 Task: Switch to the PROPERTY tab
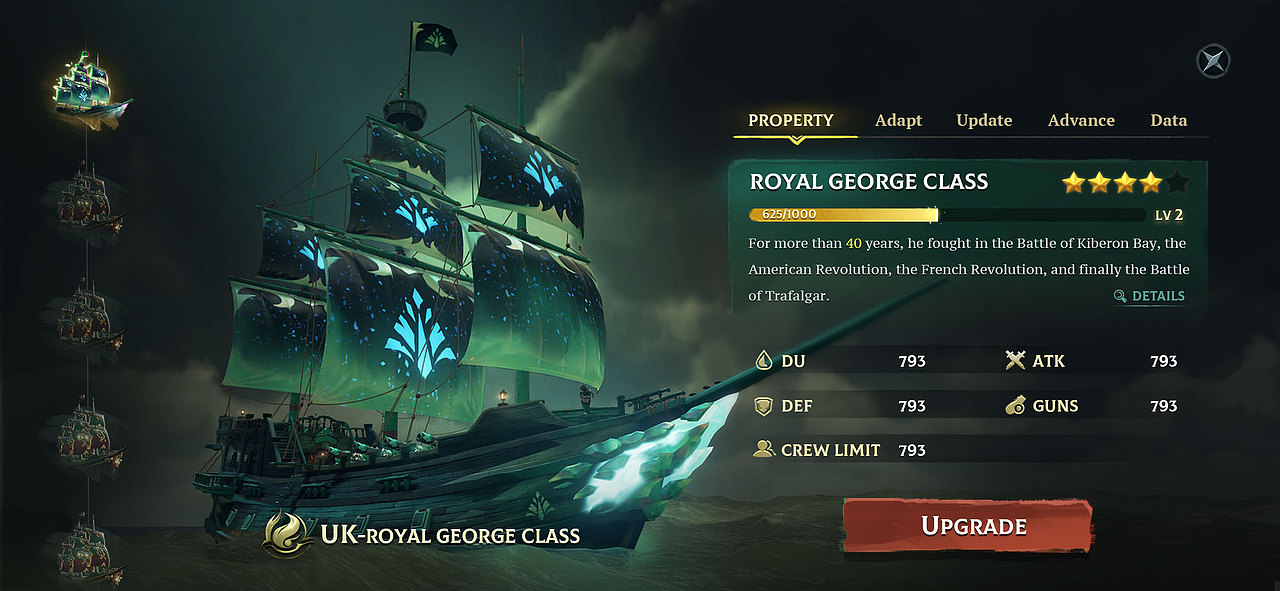[790, 120]
